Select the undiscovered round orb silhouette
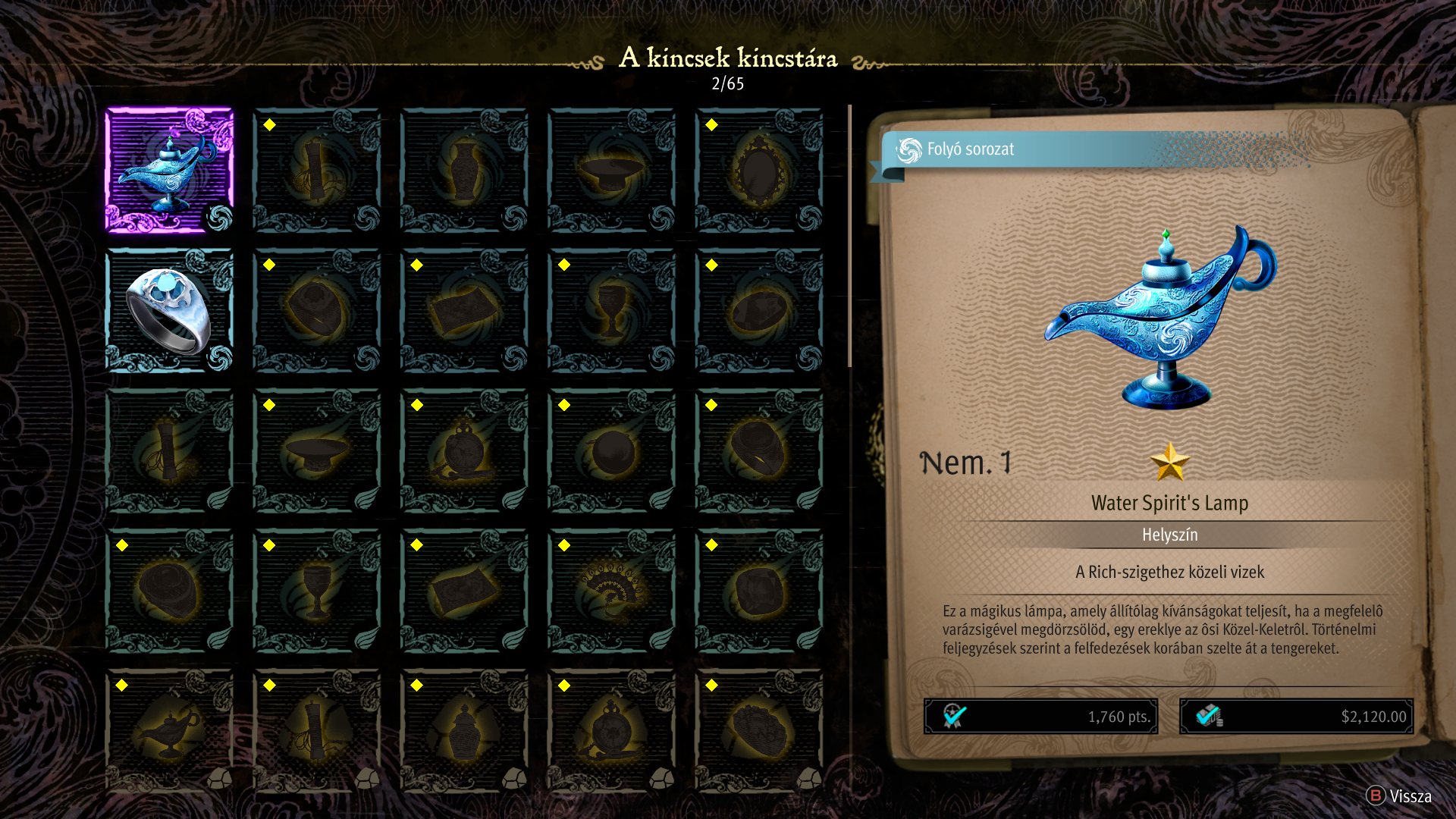 [x=612, y=450]
